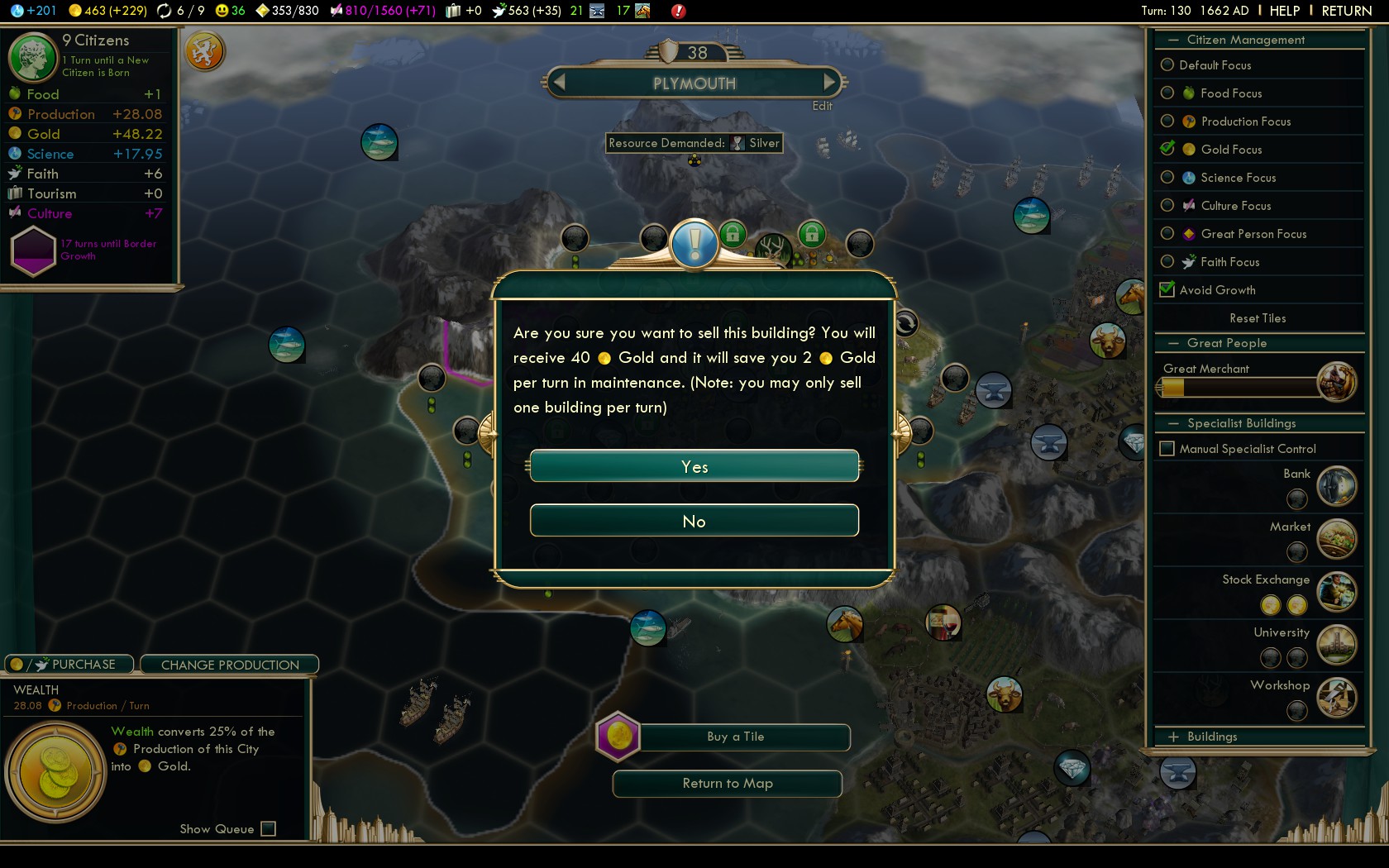
Task: Choose Faith Focus for the city
Action: (1167, 261)
